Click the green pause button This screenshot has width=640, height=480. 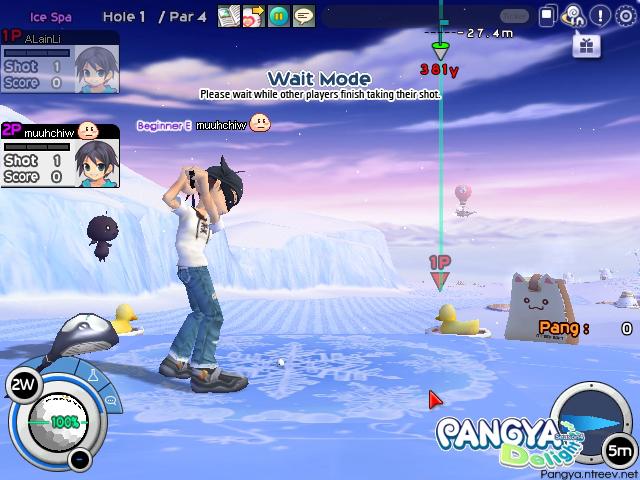279,16
